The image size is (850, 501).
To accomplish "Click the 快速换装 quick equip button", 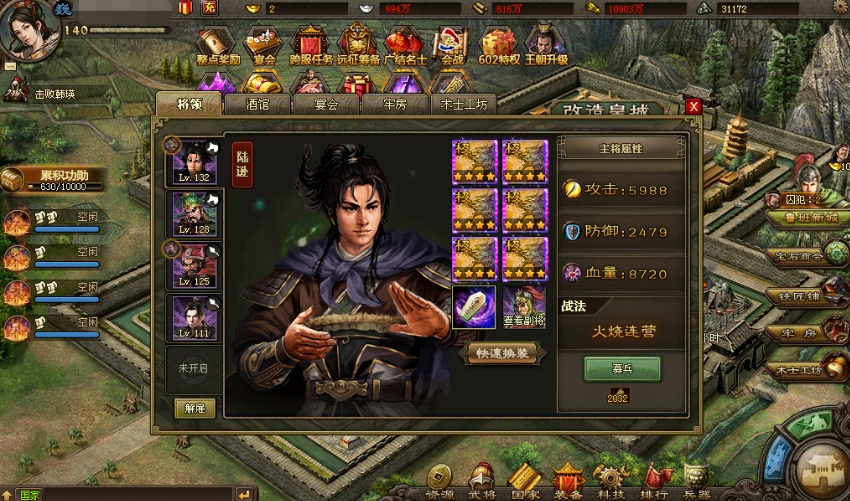I will coord(502,353).
